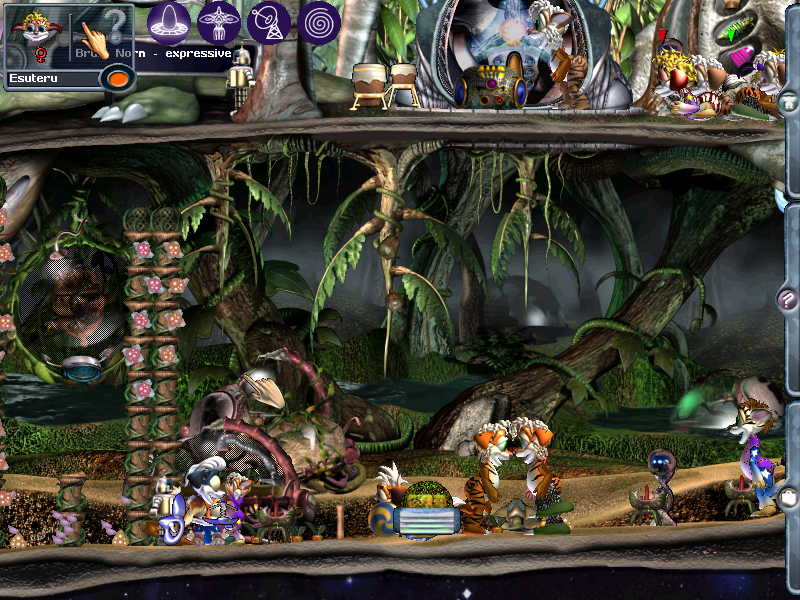
Task: Open the inventory bag sidebar tab
Action: pos(788,496)
